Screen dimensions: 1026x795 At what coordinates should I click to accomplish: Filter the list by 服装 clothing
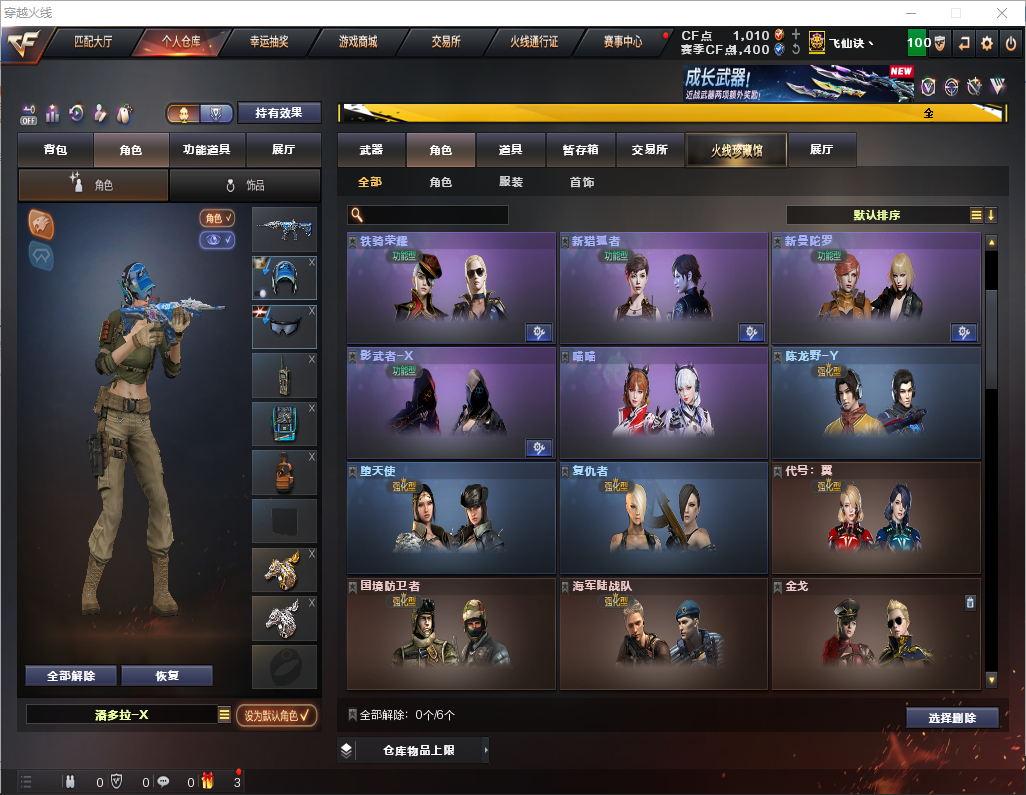[511, 182]
